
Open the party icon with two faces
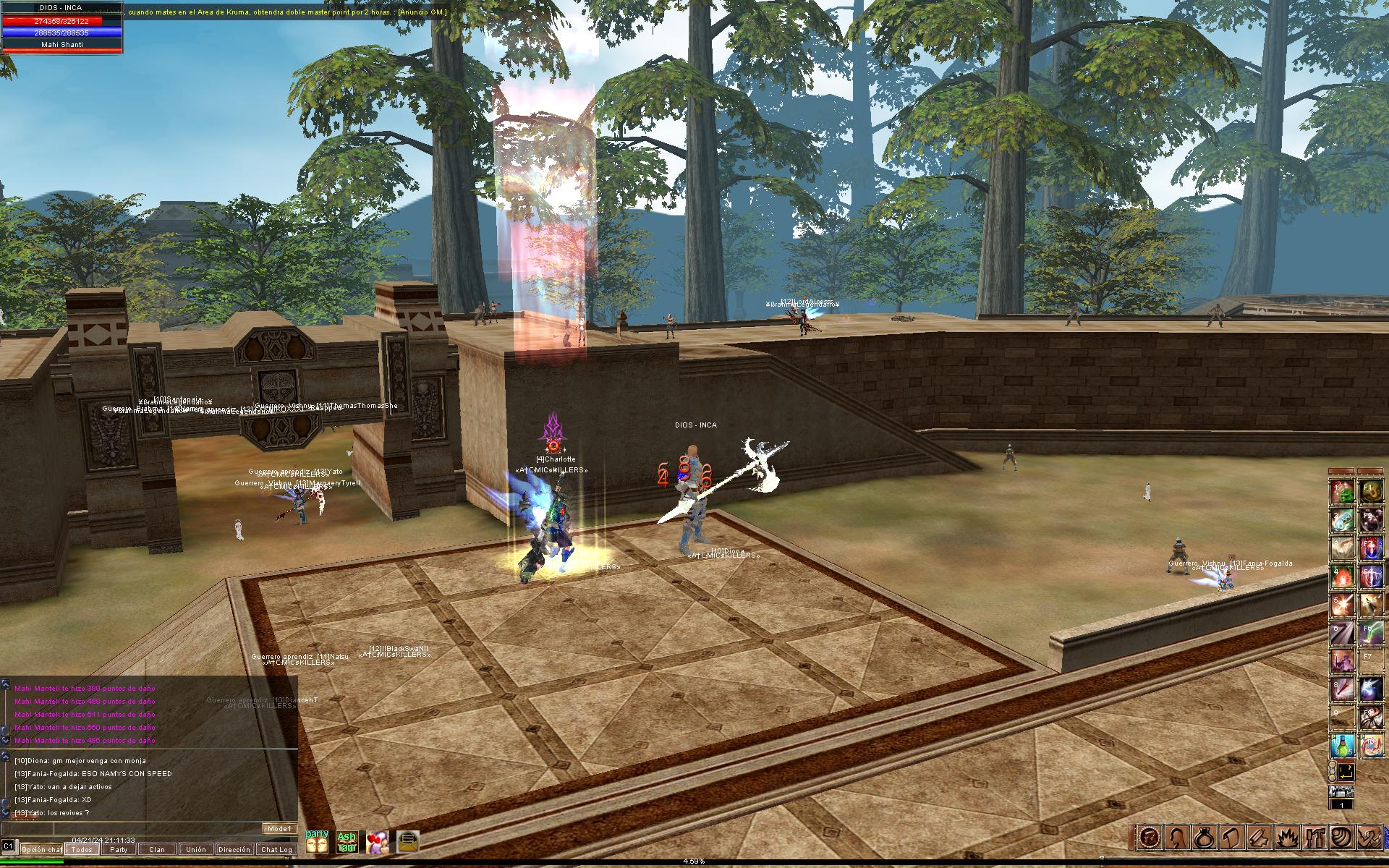pos(317,841)
